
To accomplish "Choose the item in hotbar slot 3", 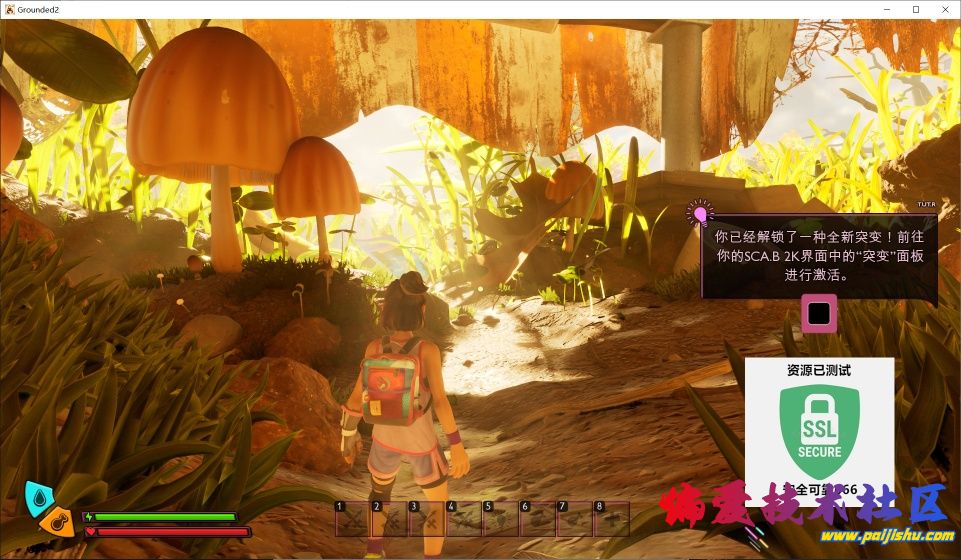I will click(x=426, y=519).
